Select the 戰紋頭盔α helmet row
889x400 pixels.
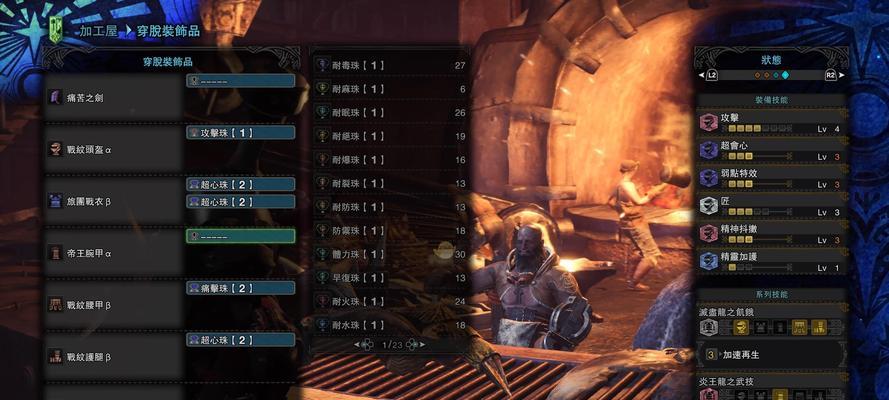pyautogui.click(x=110, y=148)
